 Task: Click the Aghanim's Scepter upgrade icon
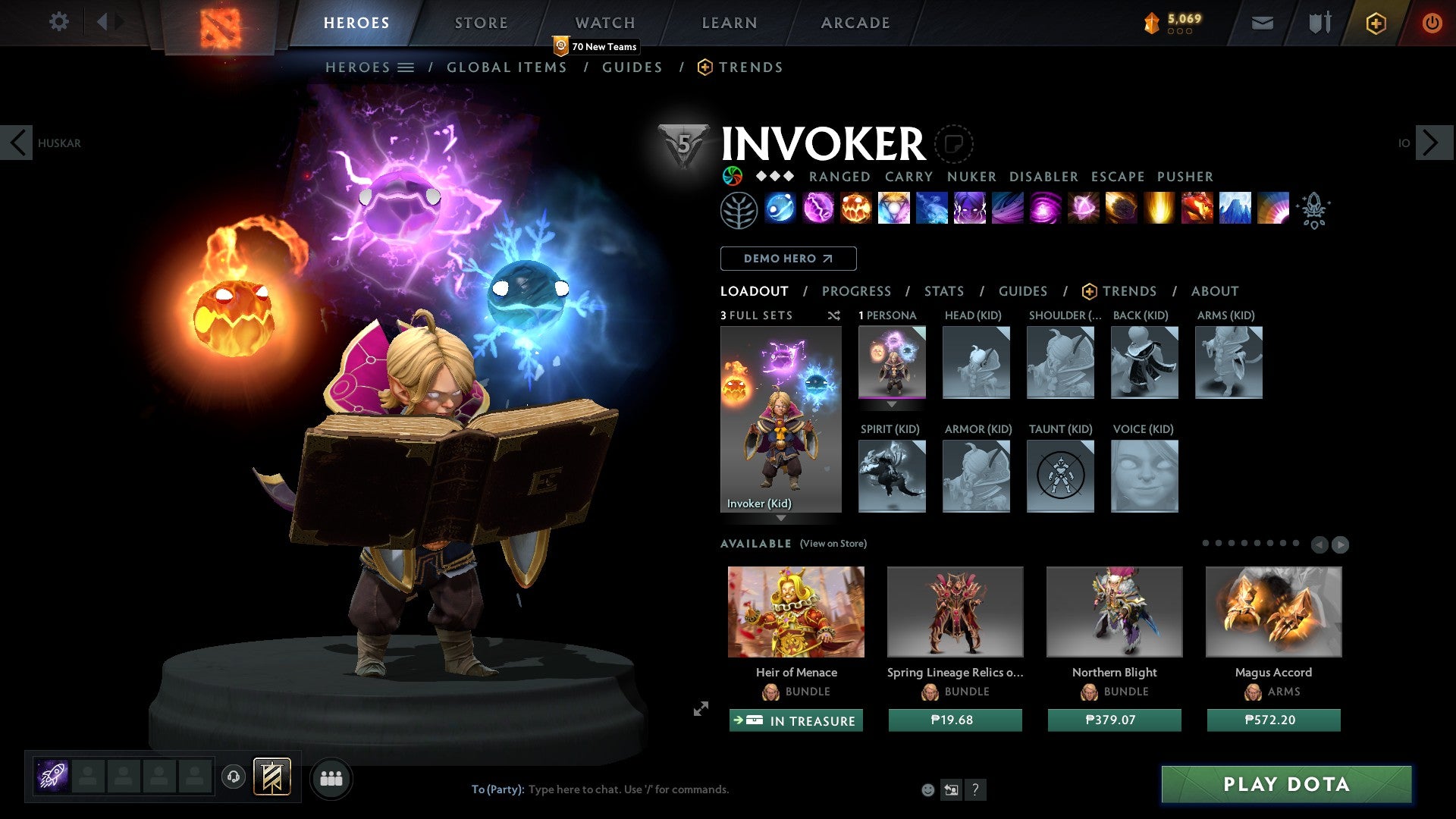coord(1316,210)
